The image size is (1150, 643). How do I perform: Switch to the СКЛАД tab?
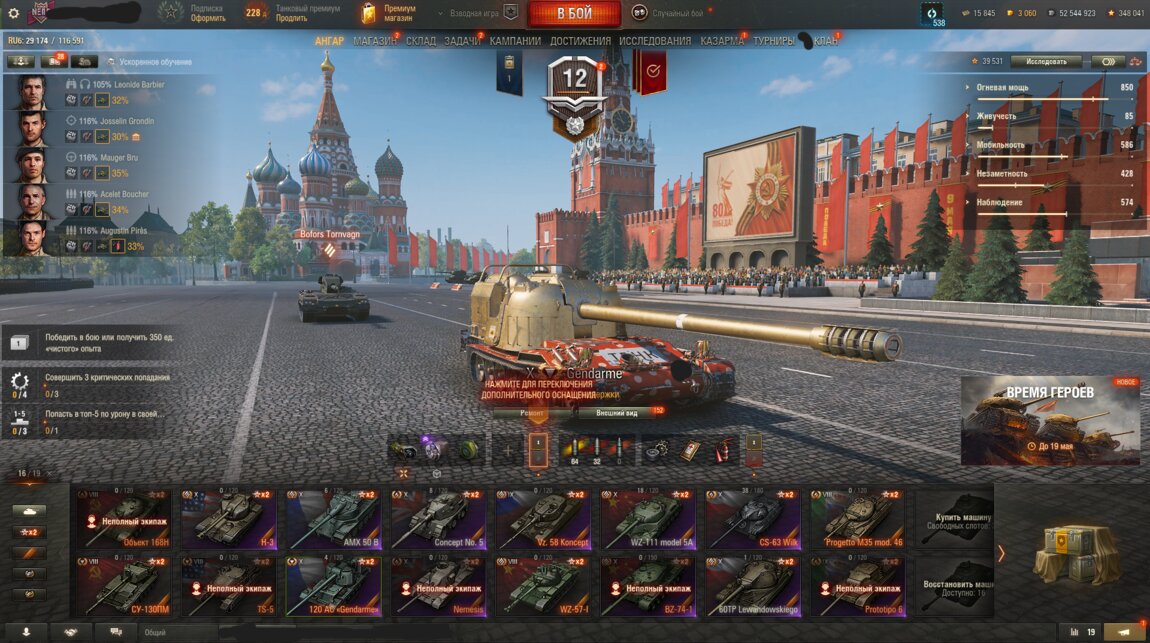(421, 41)
